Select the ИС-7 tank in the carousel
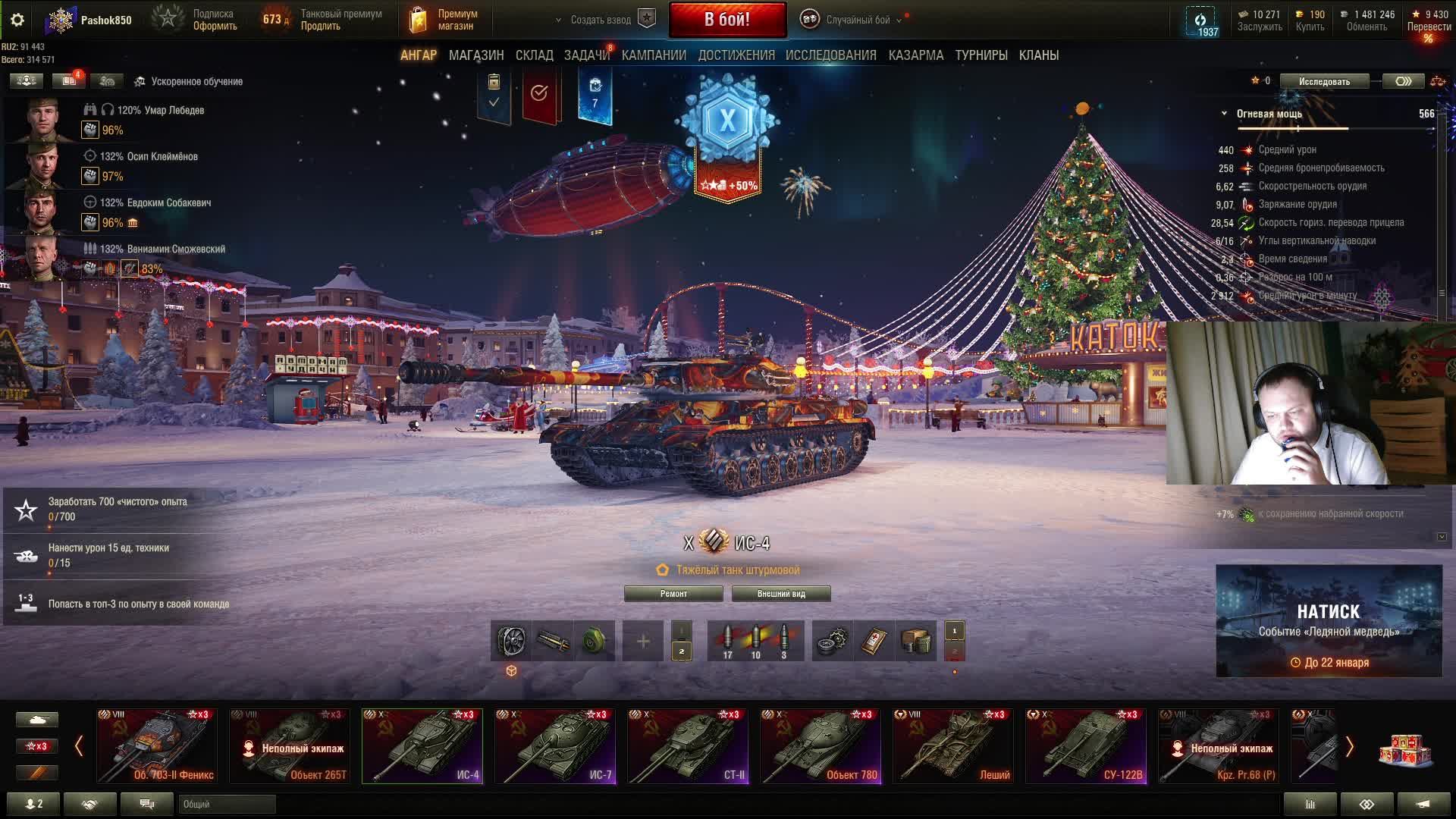This screenshot has width=1456, height=819. tap(555, 745)
